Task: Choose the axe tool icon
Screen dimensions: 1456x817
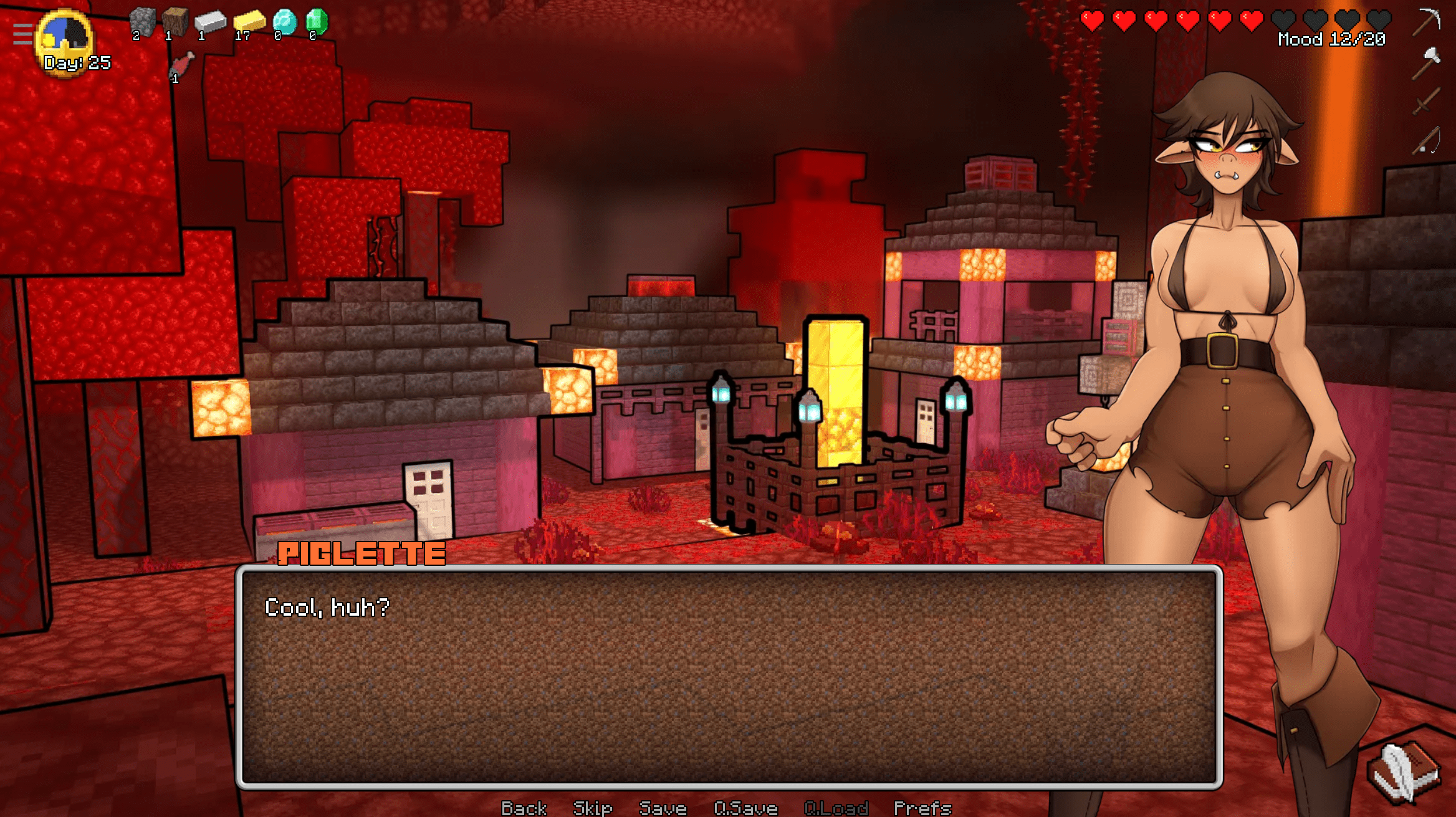Action: pyautogui.click(x=1426, y=62)
